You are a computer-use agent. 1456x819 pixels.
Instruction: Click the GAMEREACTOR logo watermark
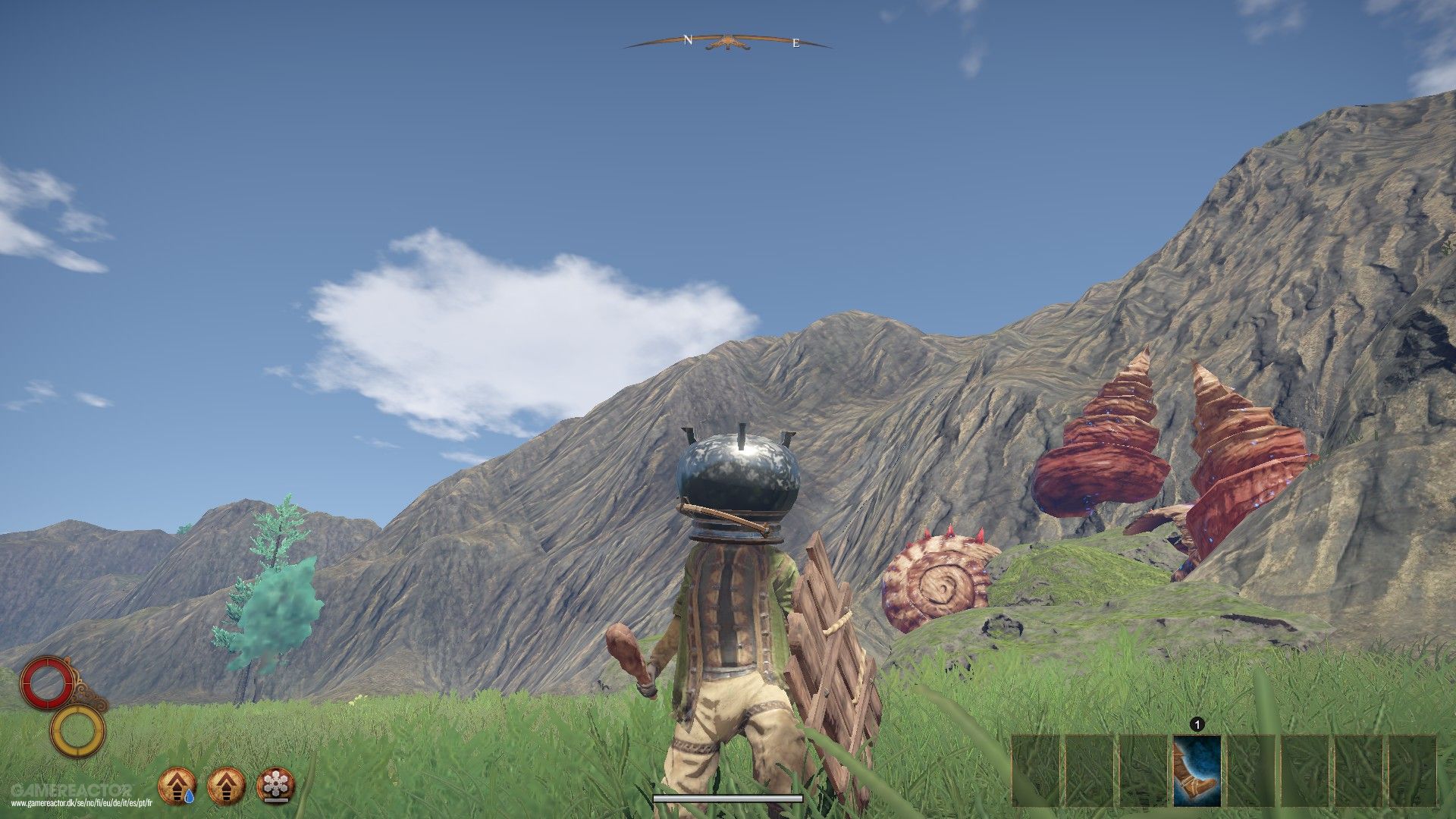point(73,789)
